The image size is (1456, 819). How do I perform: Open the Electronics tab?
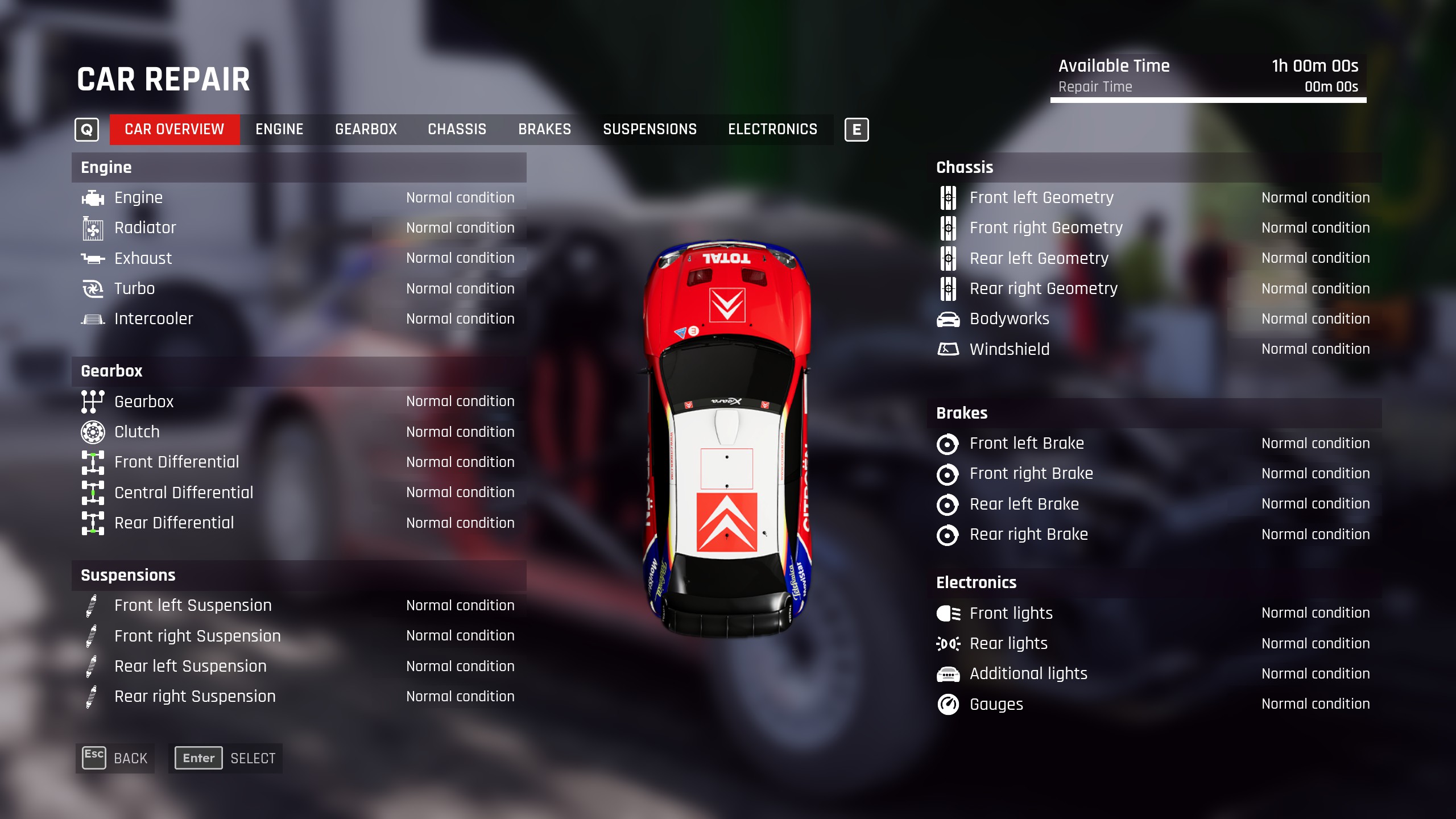pos(772,130)
